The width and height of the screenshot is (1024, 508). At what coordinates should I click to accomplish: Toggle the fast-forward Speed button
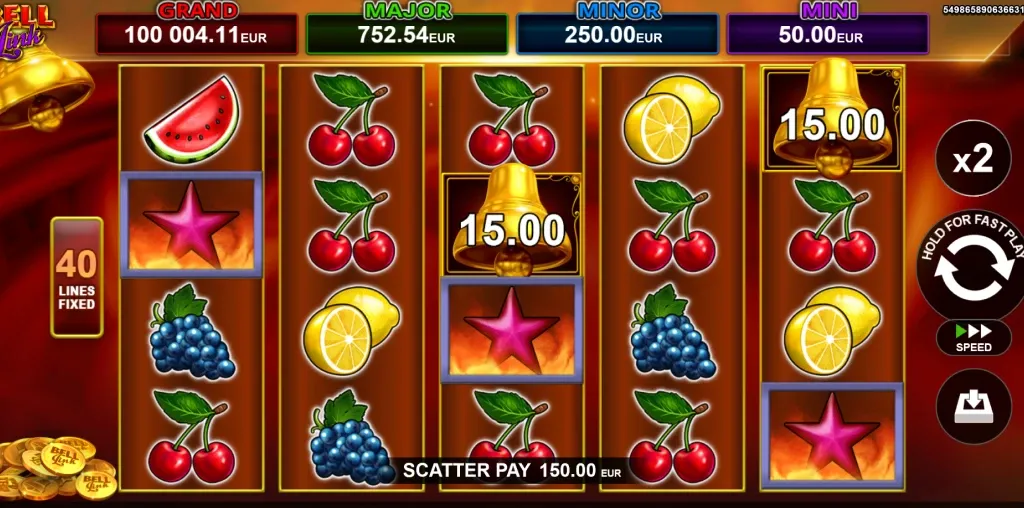973,338
